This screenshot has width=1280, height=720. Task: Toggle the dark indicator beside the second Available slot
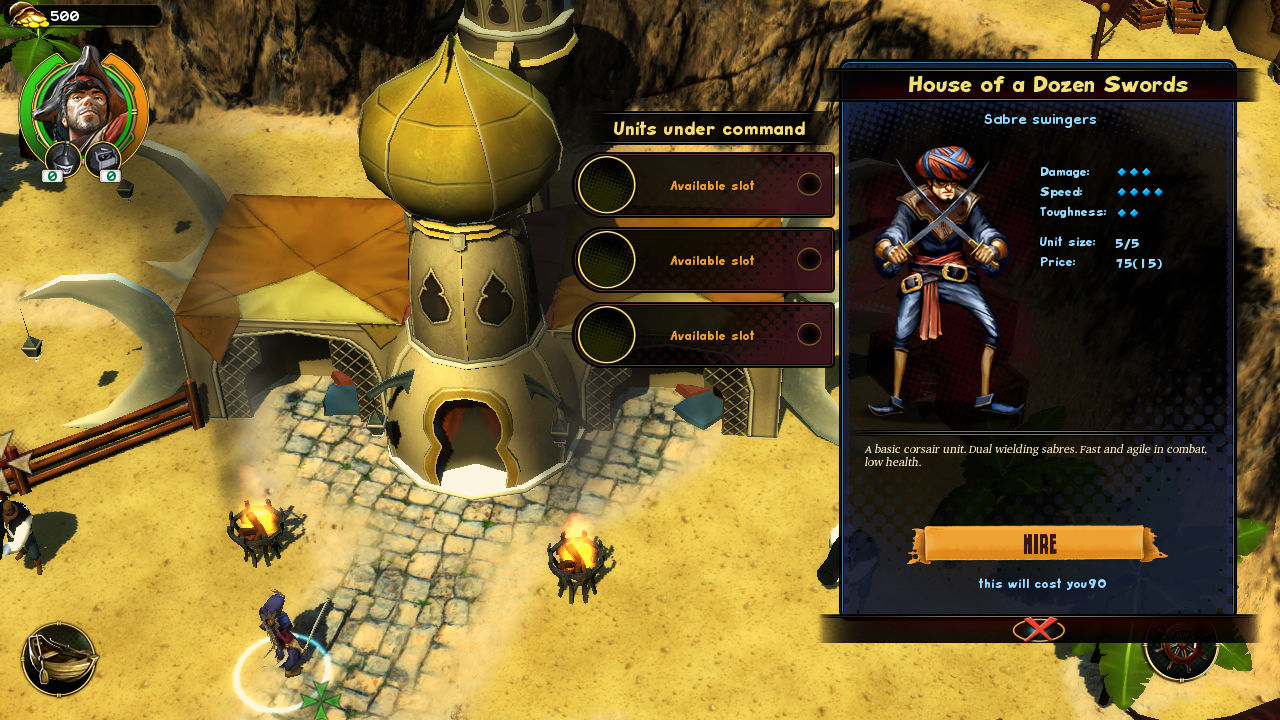(808, 260)
